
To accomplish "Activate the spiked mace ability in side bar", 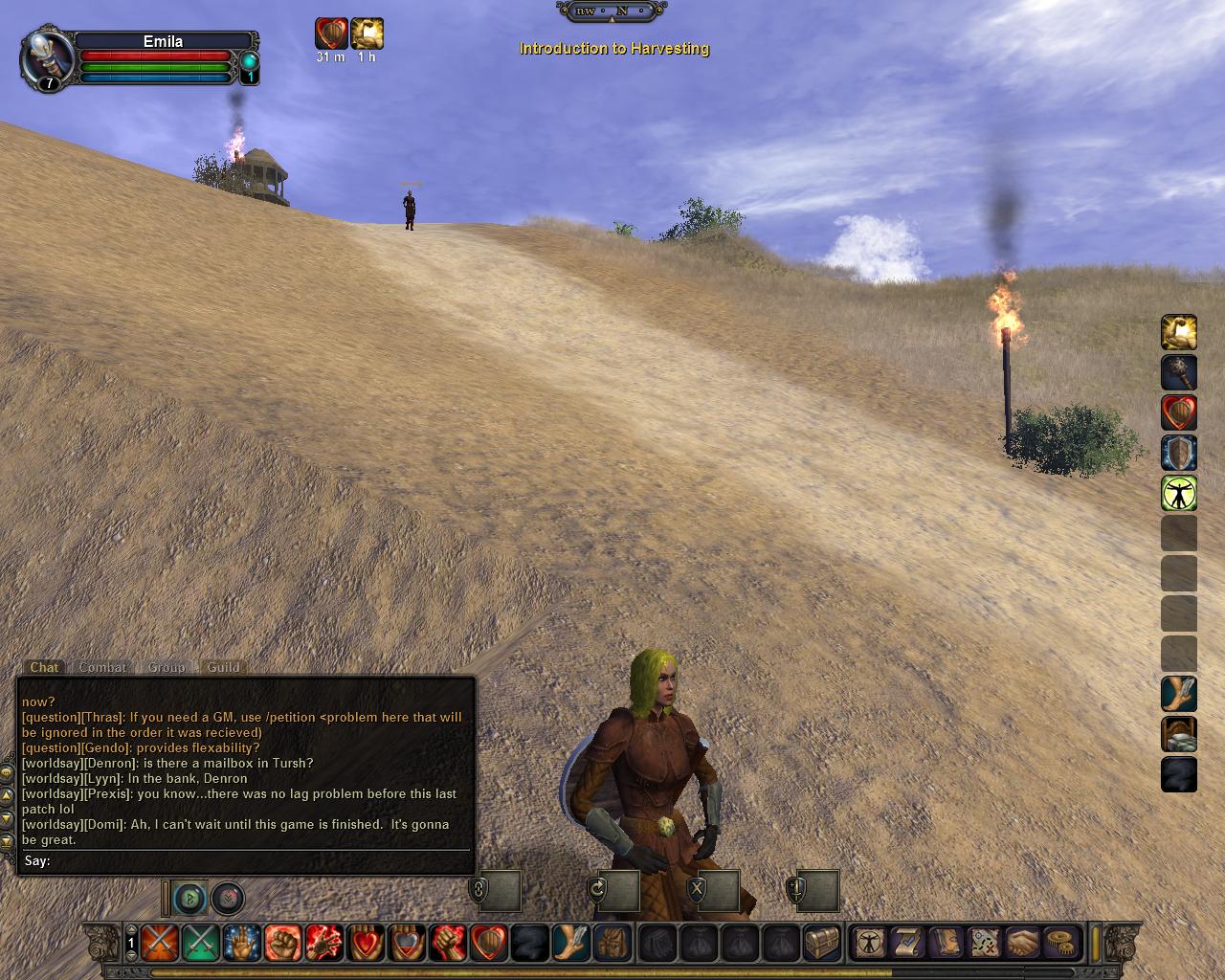I will (x=1179, y=373).
